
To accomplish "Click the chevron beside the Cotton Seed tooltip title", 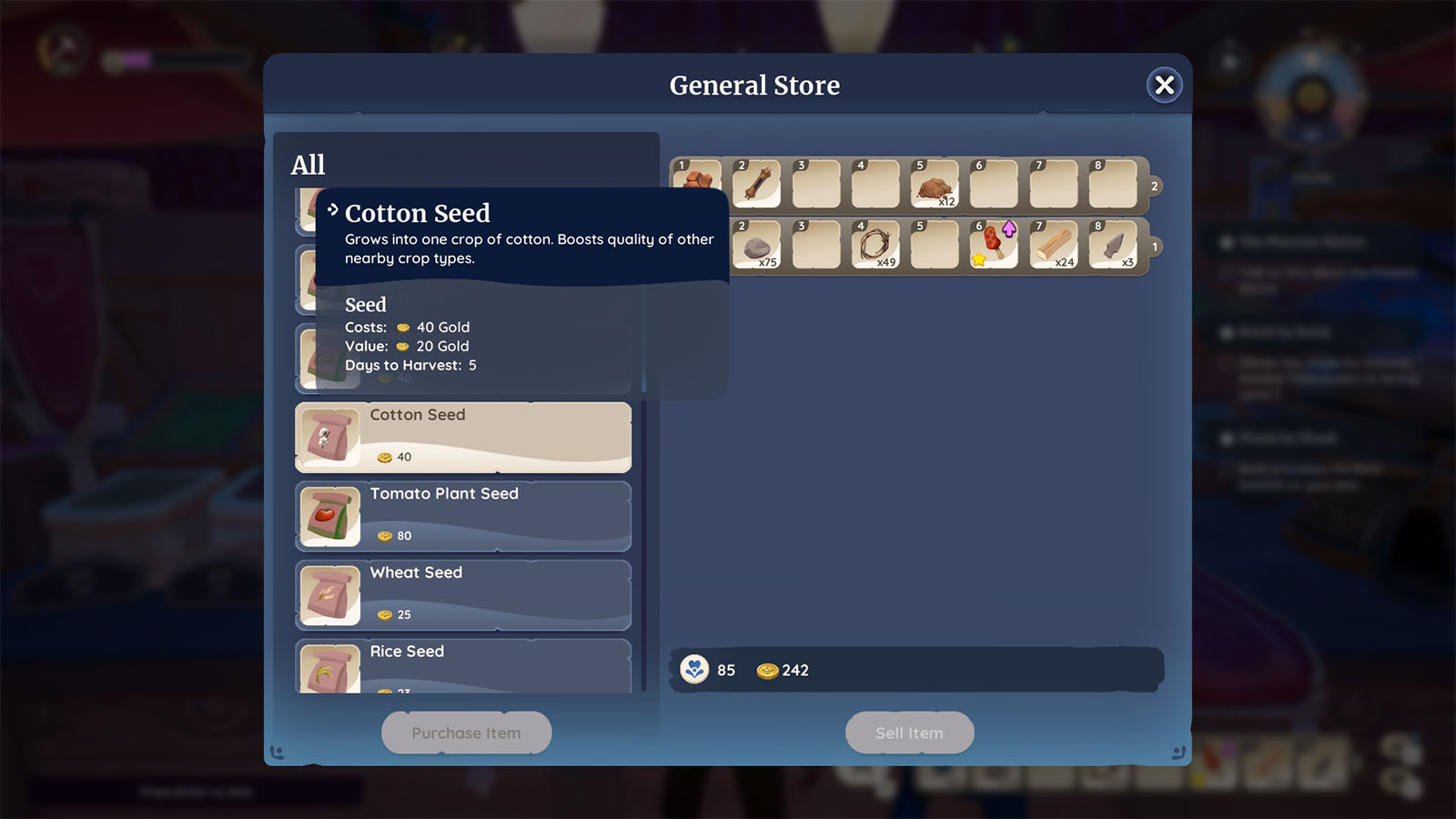I will (334, 209).
